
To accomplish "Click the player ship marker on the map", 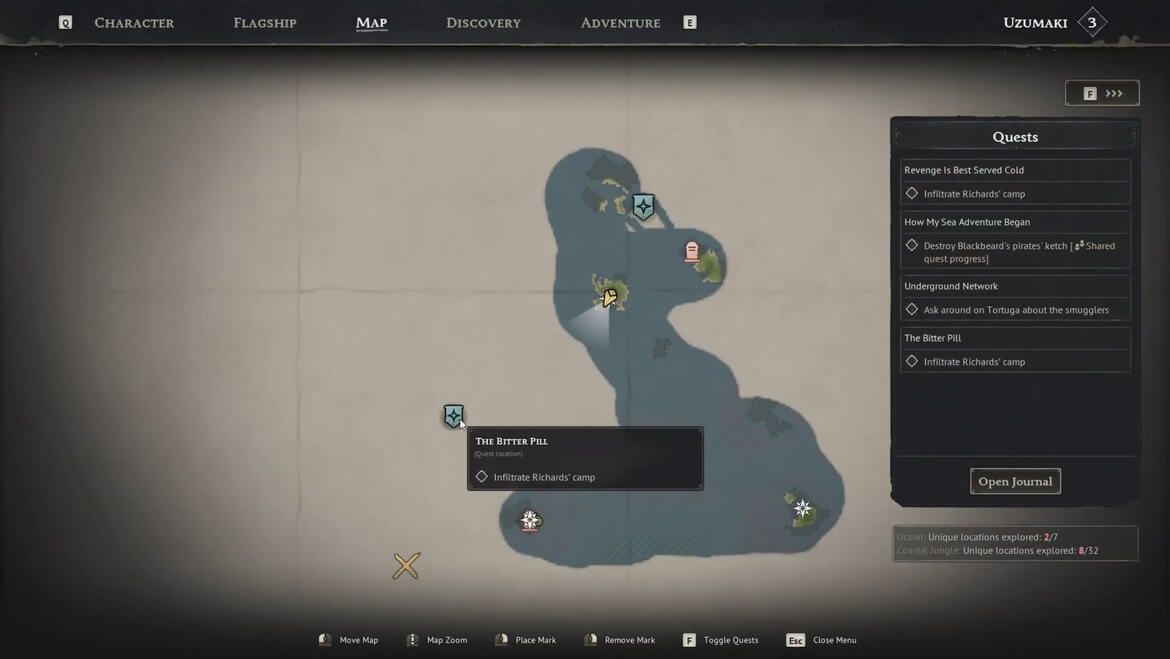I will click(609, 297).
